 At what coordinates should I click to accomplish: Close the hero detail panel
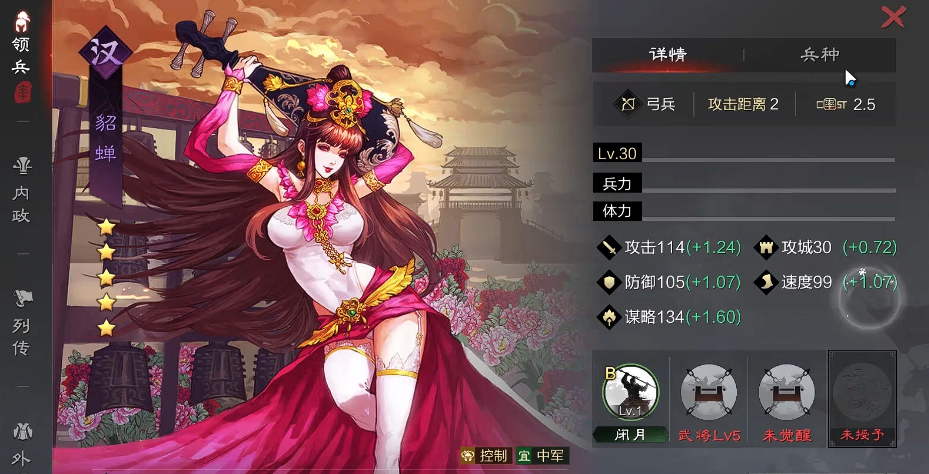[893, 16]
